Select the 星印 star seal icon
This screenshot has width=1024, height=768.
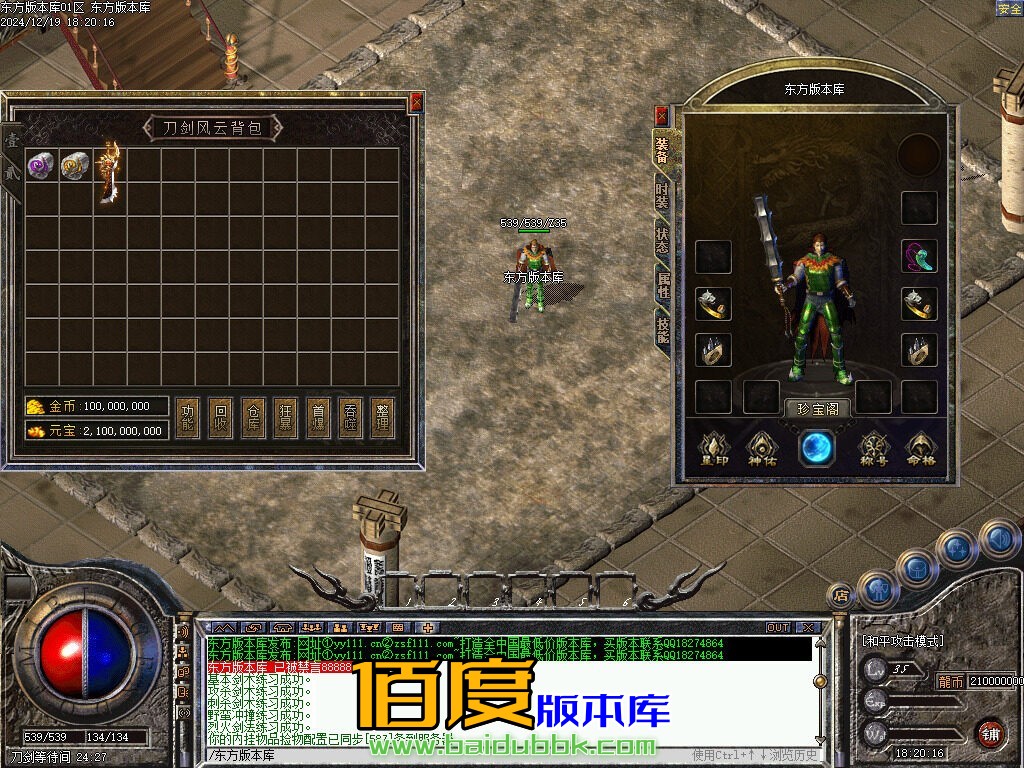click(x=713, y=449)
